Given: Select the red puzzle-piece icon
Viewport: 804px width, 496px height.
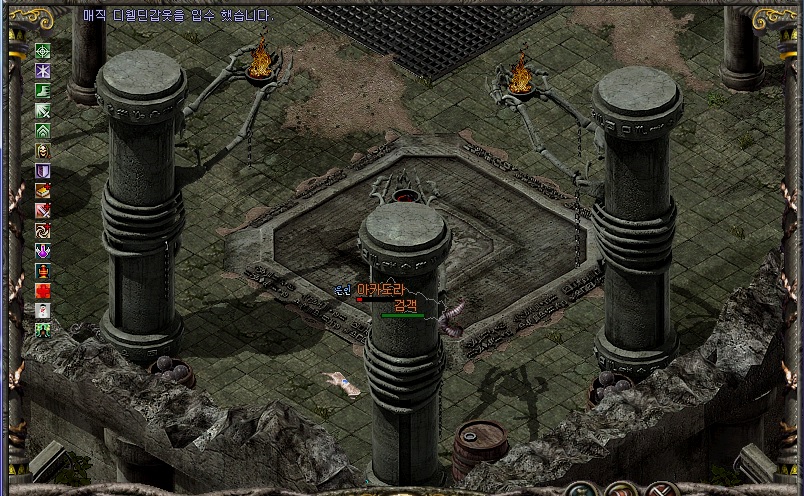Looking at the screenshot, I should point(43,291).
